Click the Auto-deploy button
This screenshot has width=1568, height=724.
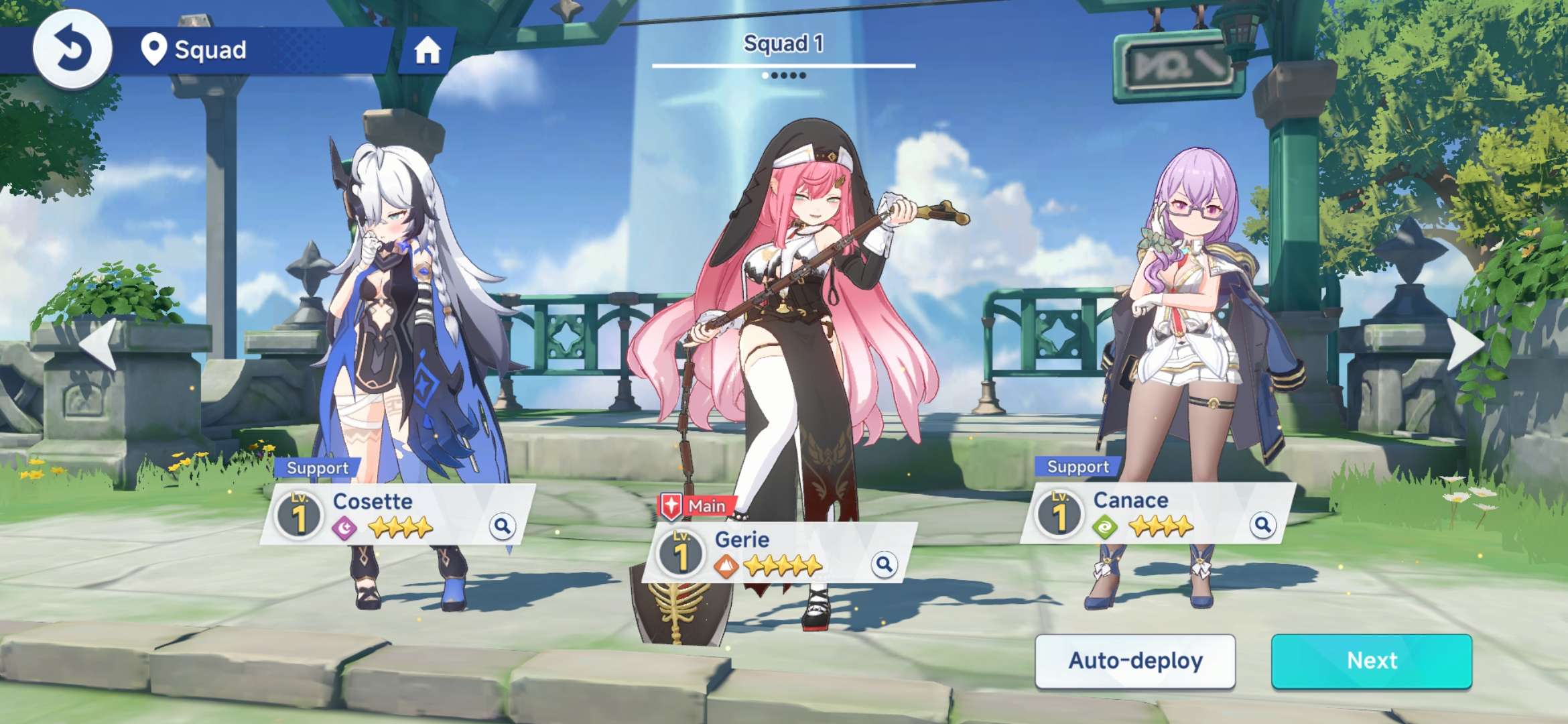tap(1135, 661)
